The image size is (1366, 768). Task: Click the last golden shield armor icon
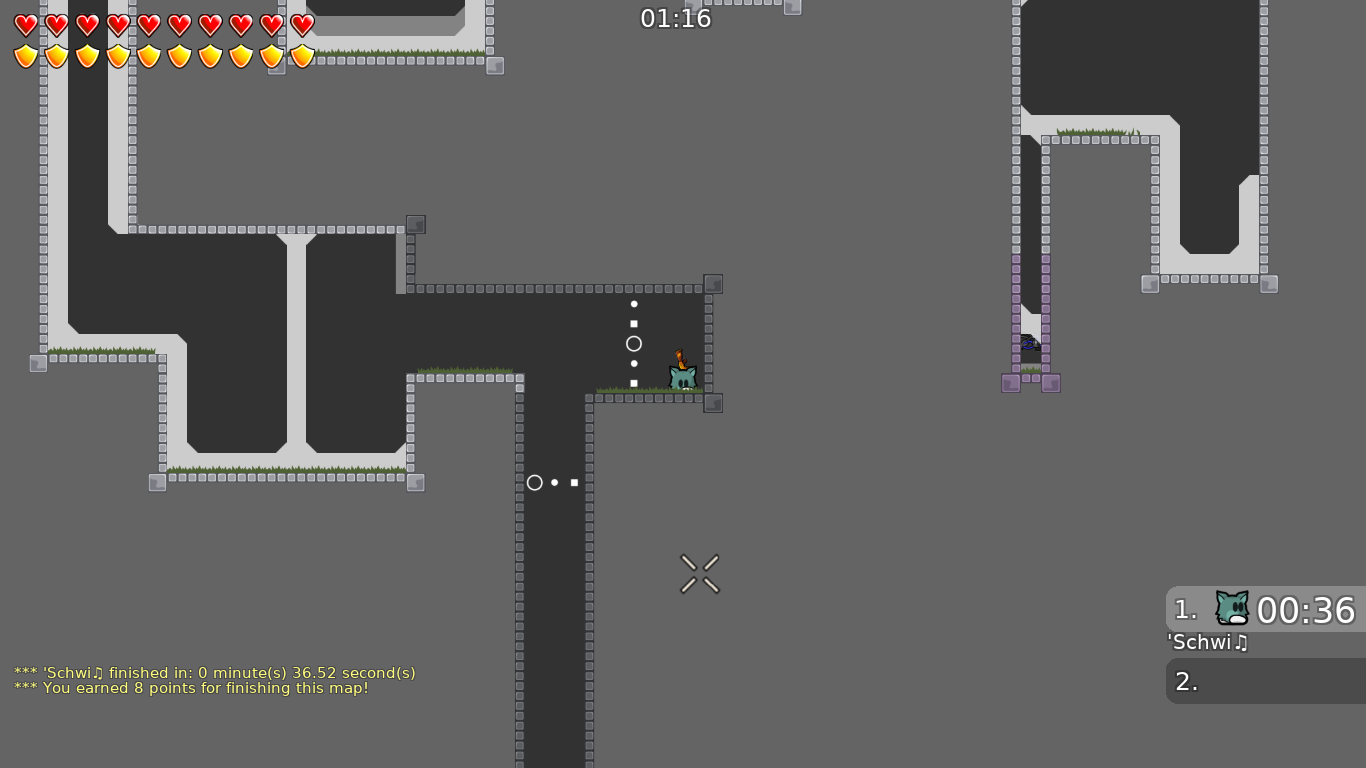(x=302, y=55)
